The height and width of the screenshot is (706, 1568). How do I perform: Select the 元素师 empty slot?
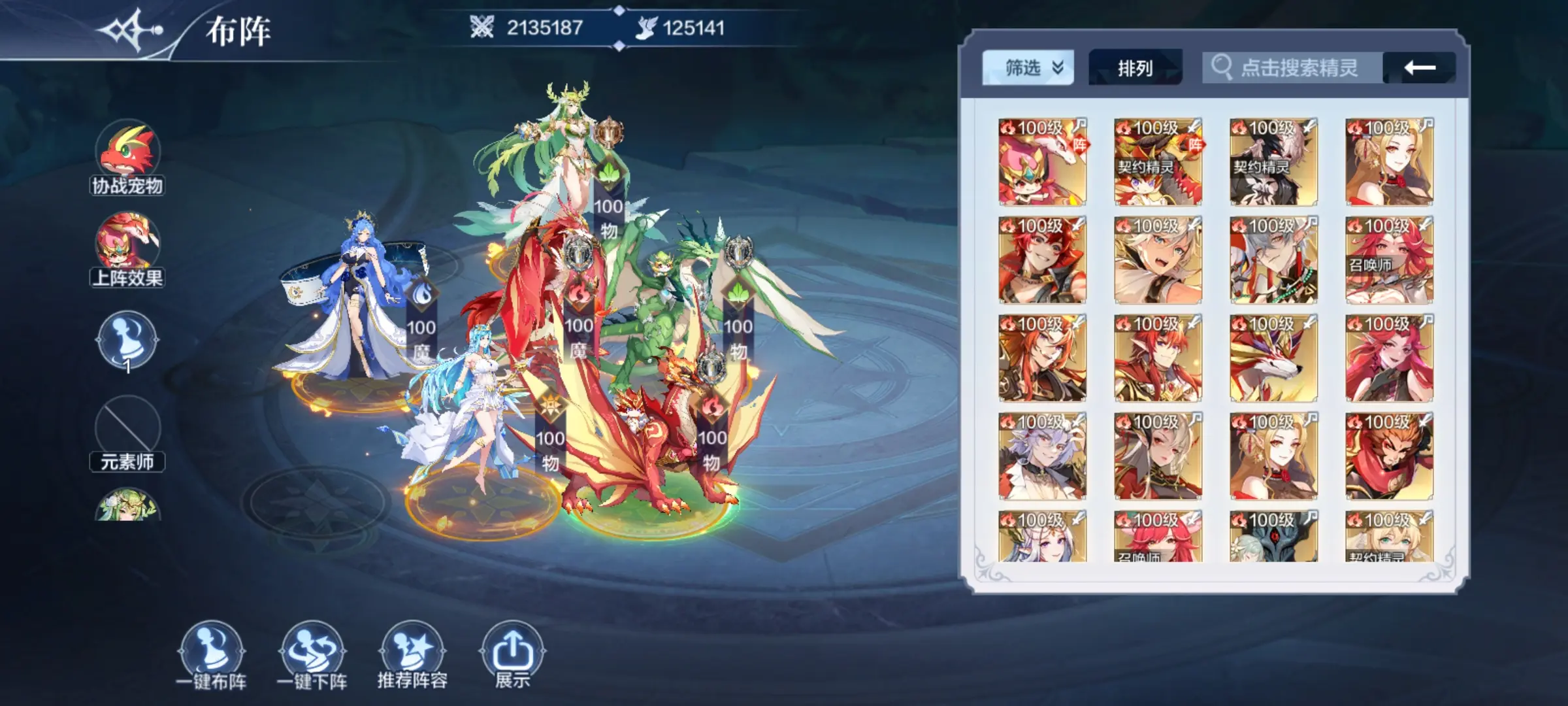(x=127, y=433)
